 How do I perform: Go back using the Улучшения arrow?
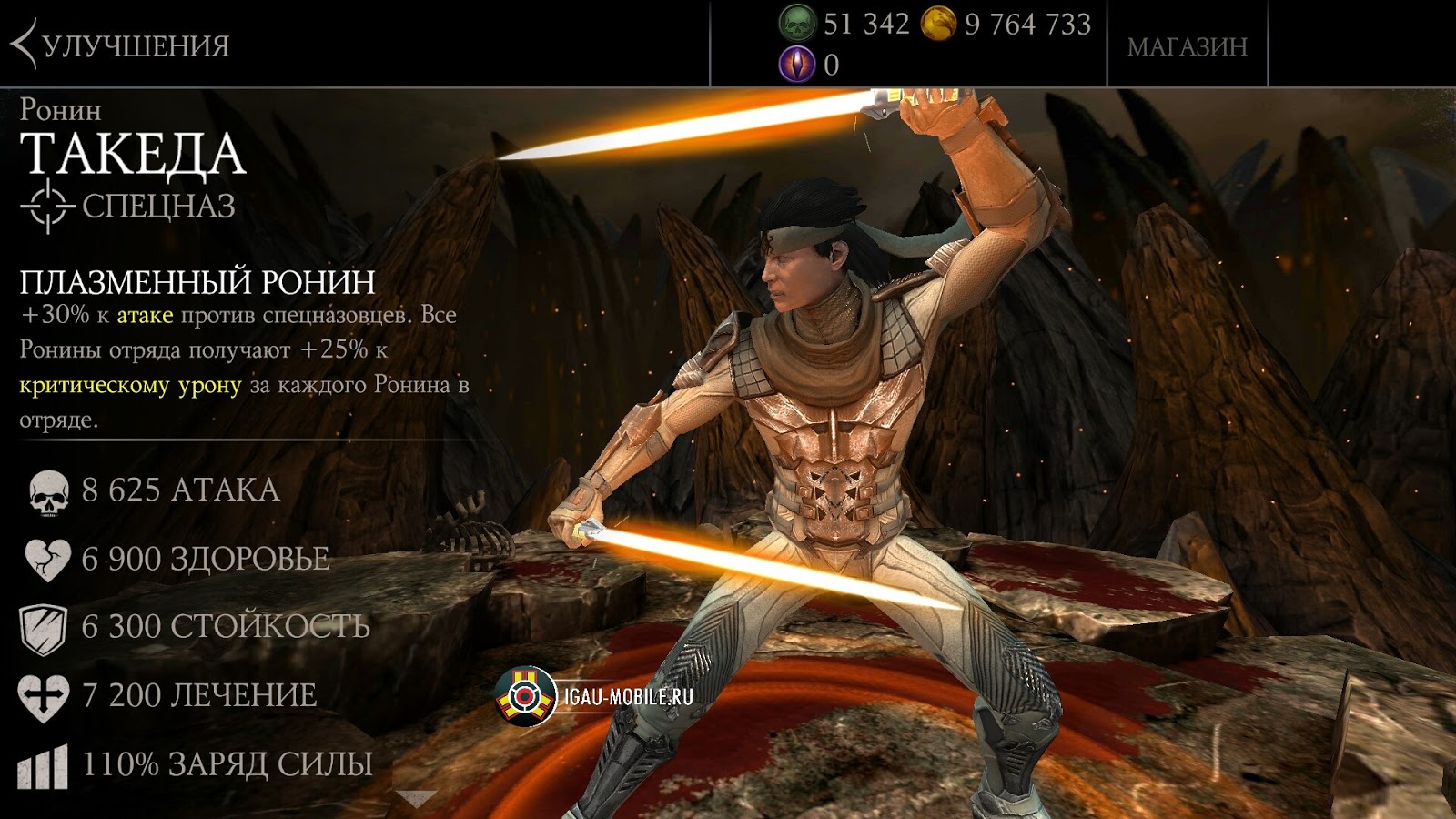click(25, 45)
